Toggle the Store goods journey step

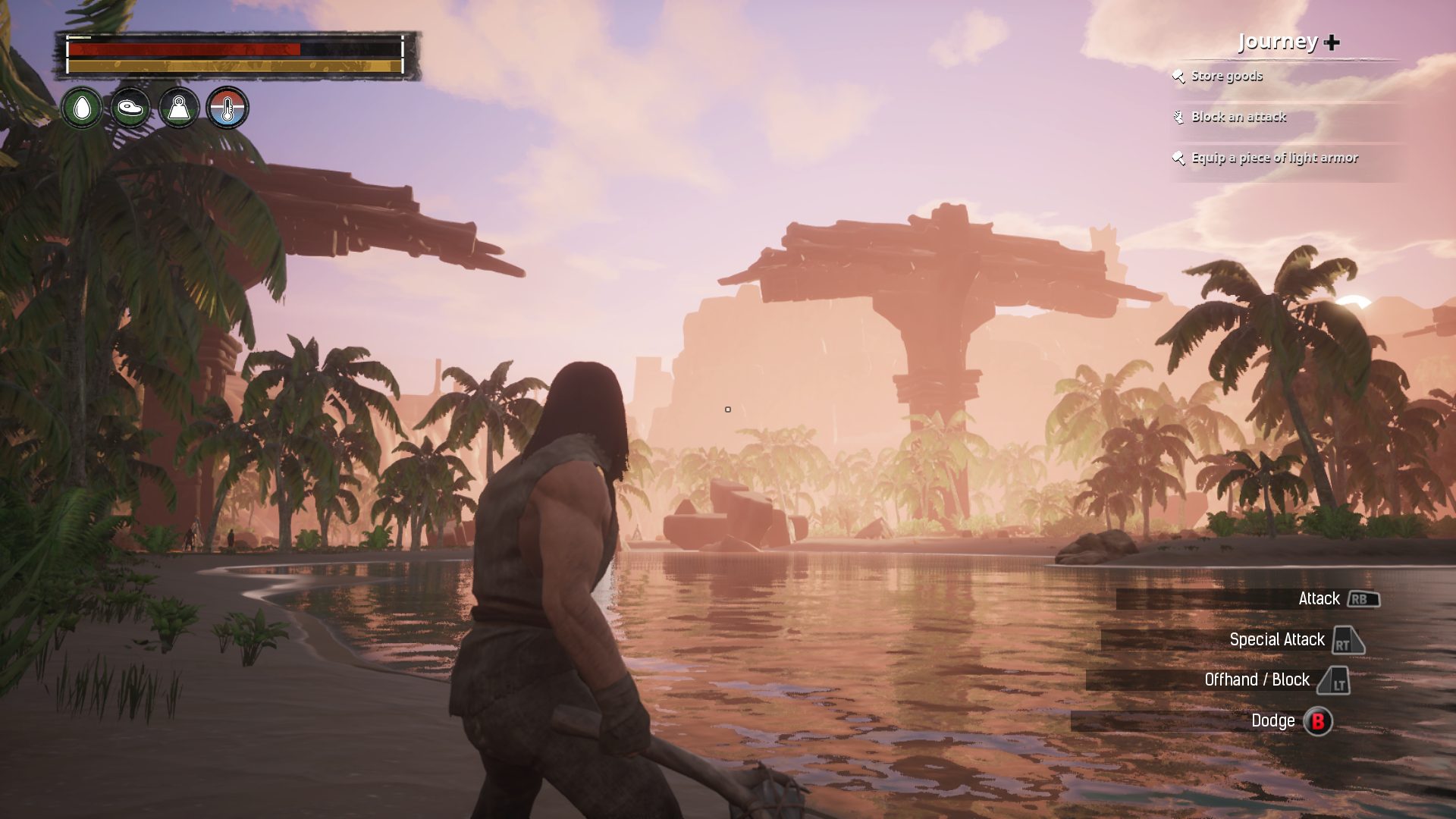coord(1226,77)
